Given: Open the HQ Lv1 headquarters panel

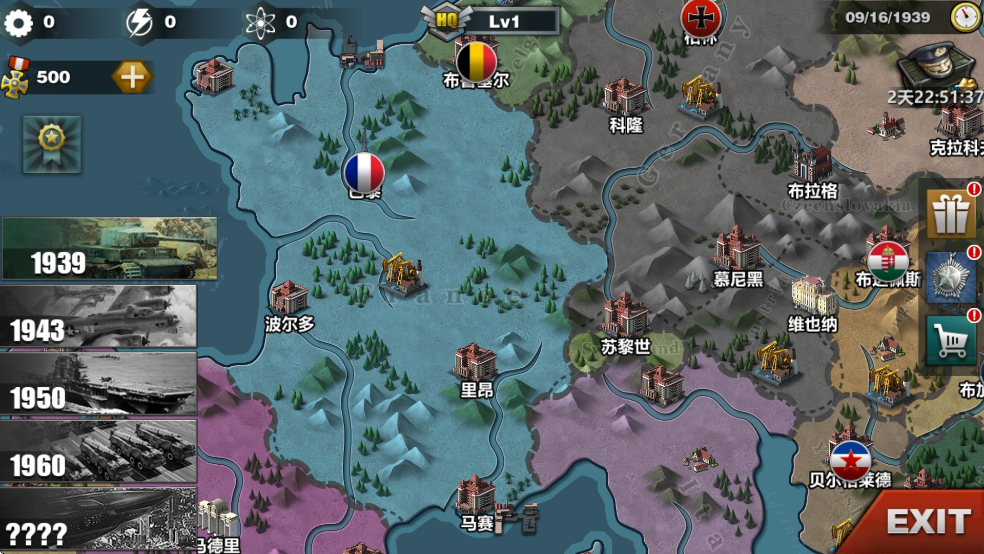Looking at the screenshot, I should tap(489, 19).
